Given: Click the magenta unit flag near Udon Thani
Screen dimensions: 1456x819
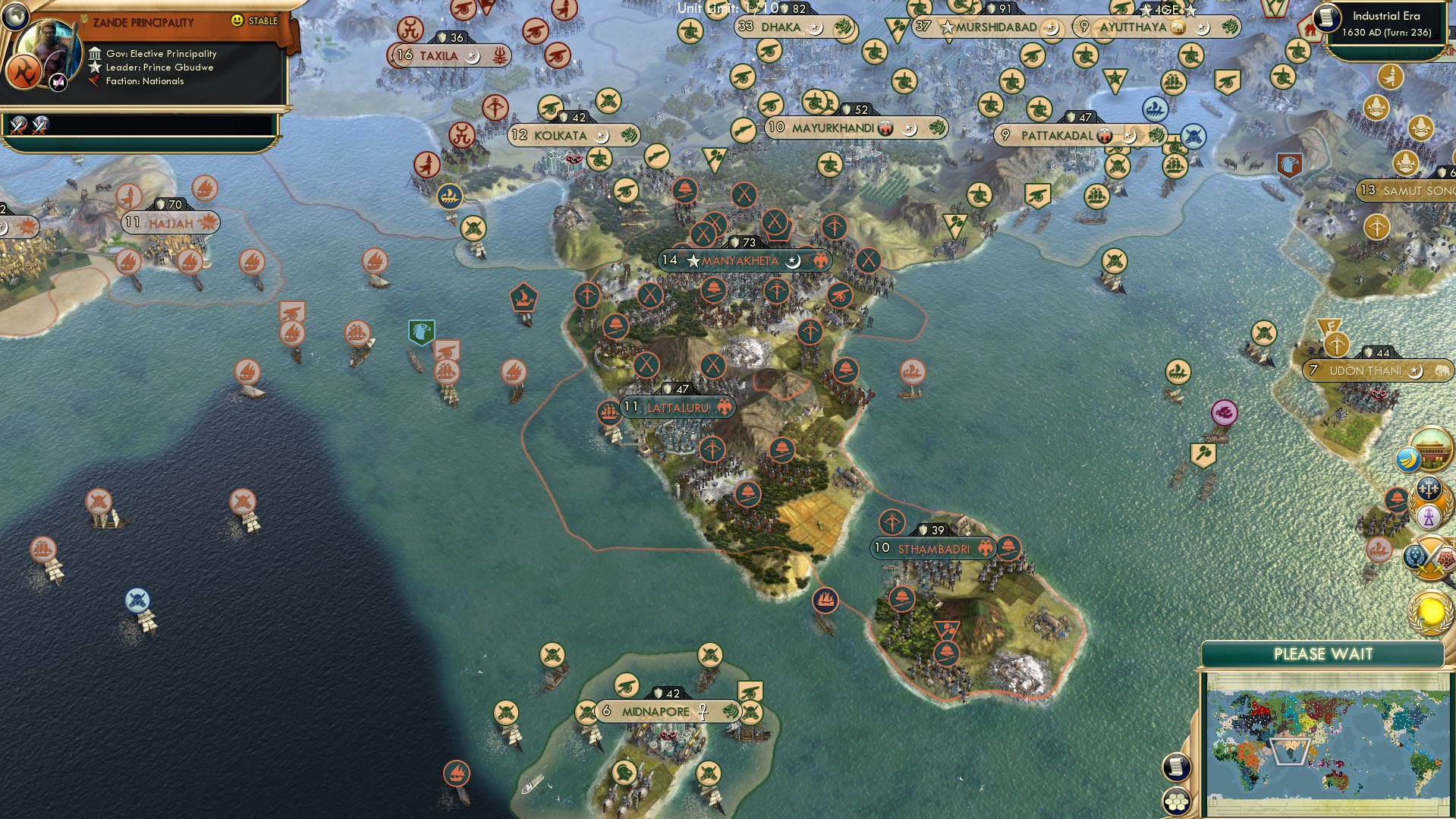Looking at the screenshot, I should (x=1224, y=412).
